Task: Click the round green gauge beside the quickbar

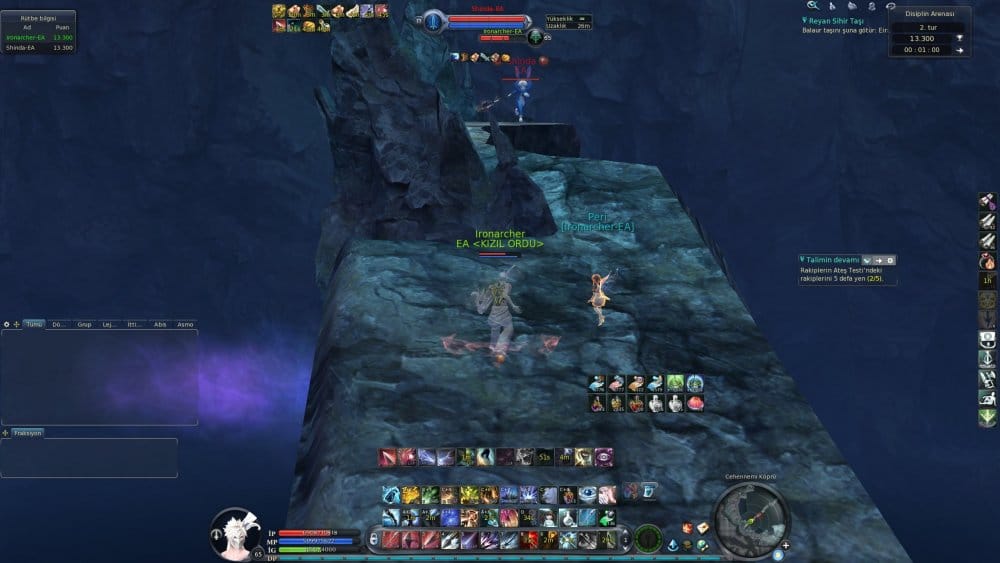Action: click(648, 537)
